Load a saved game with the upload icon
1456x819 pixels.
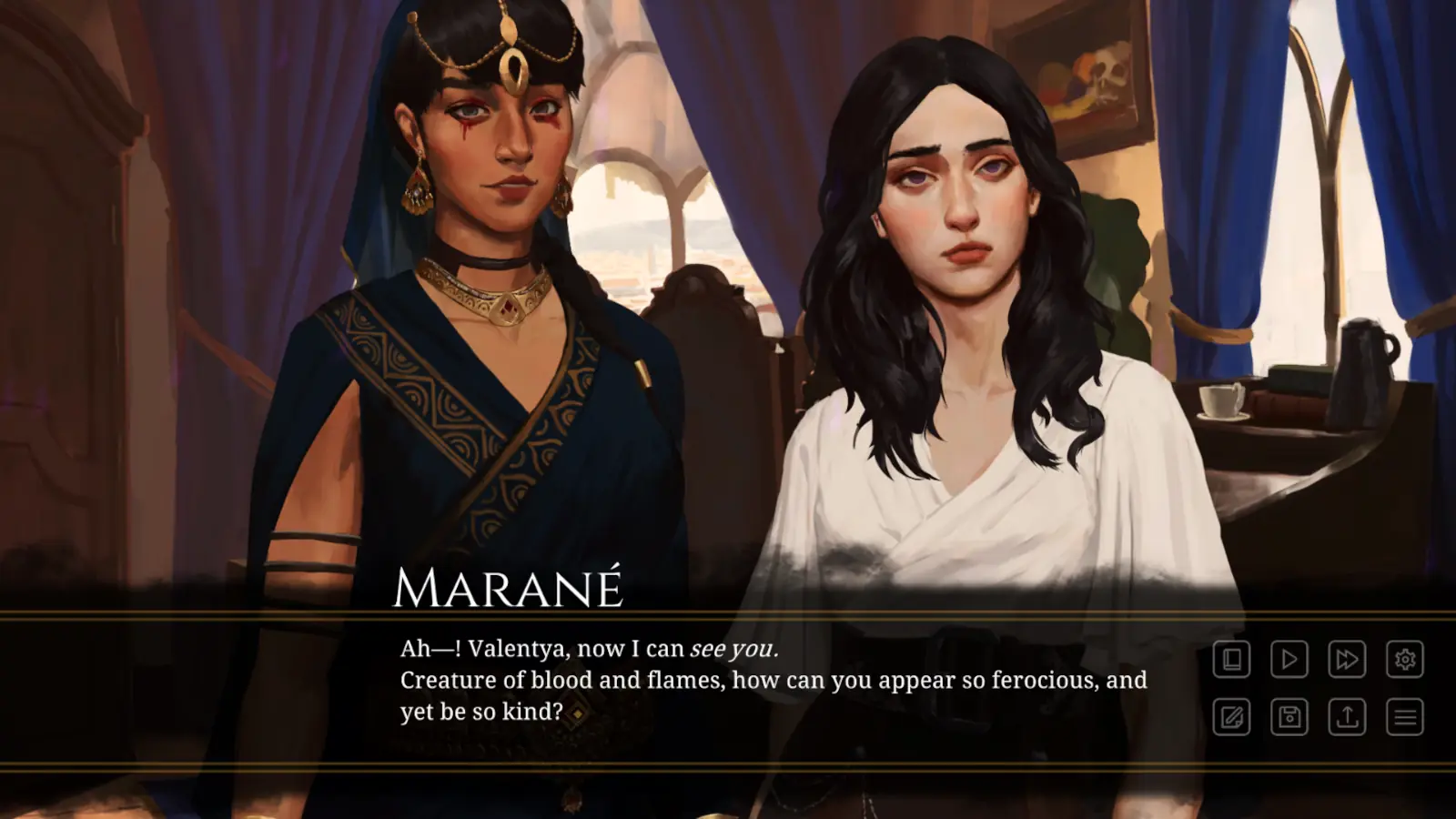pos(1348,719)
